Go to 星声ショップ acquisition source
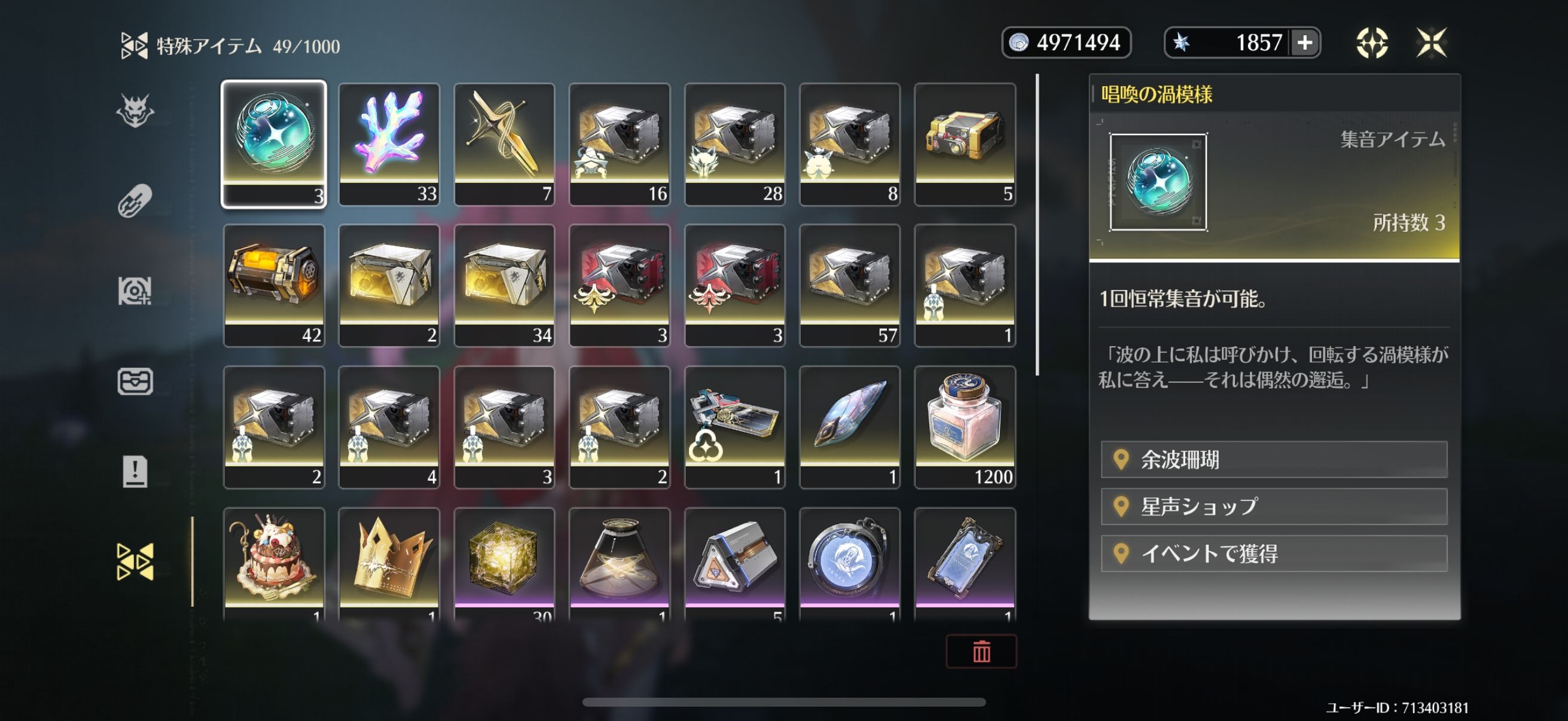 1273,506
